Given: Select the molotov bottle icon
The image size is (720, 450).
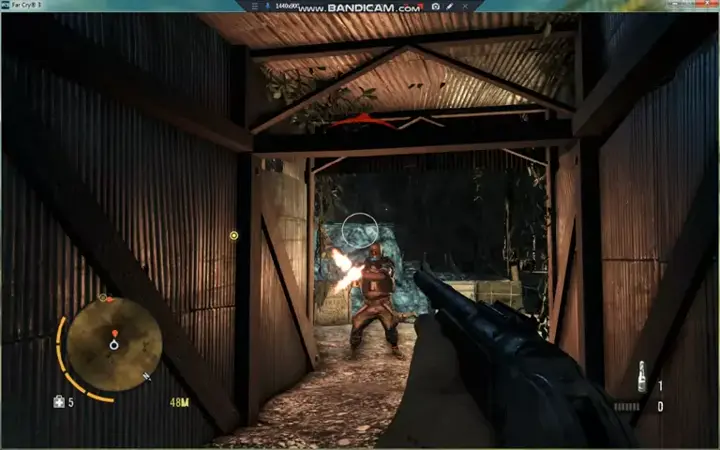Looking at the screenshot, I should coord(640,380).
